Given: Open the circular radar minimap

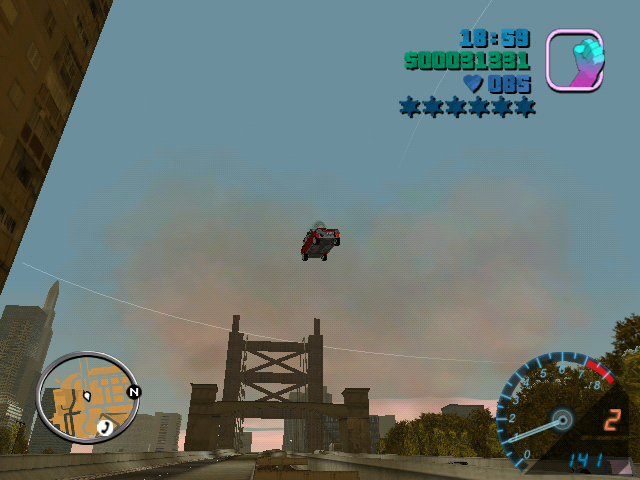Looking at the screenshot, I should coord(87,398).
